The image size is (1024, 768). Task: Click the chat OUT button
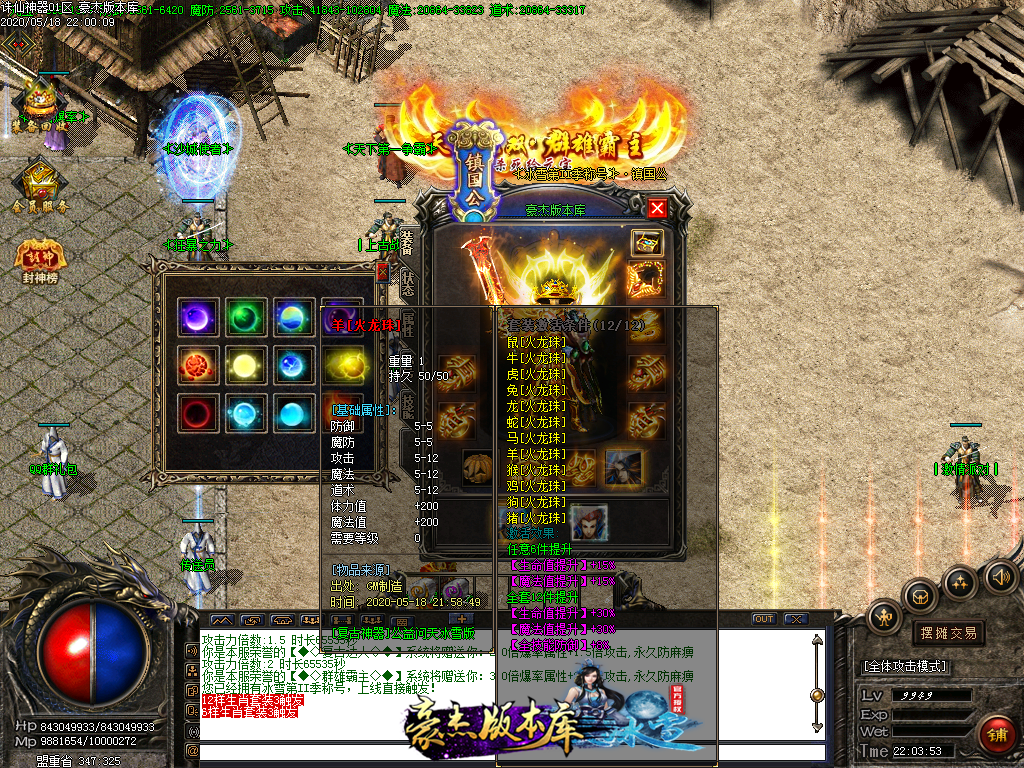pyautogui.click(x=764, y=619)
